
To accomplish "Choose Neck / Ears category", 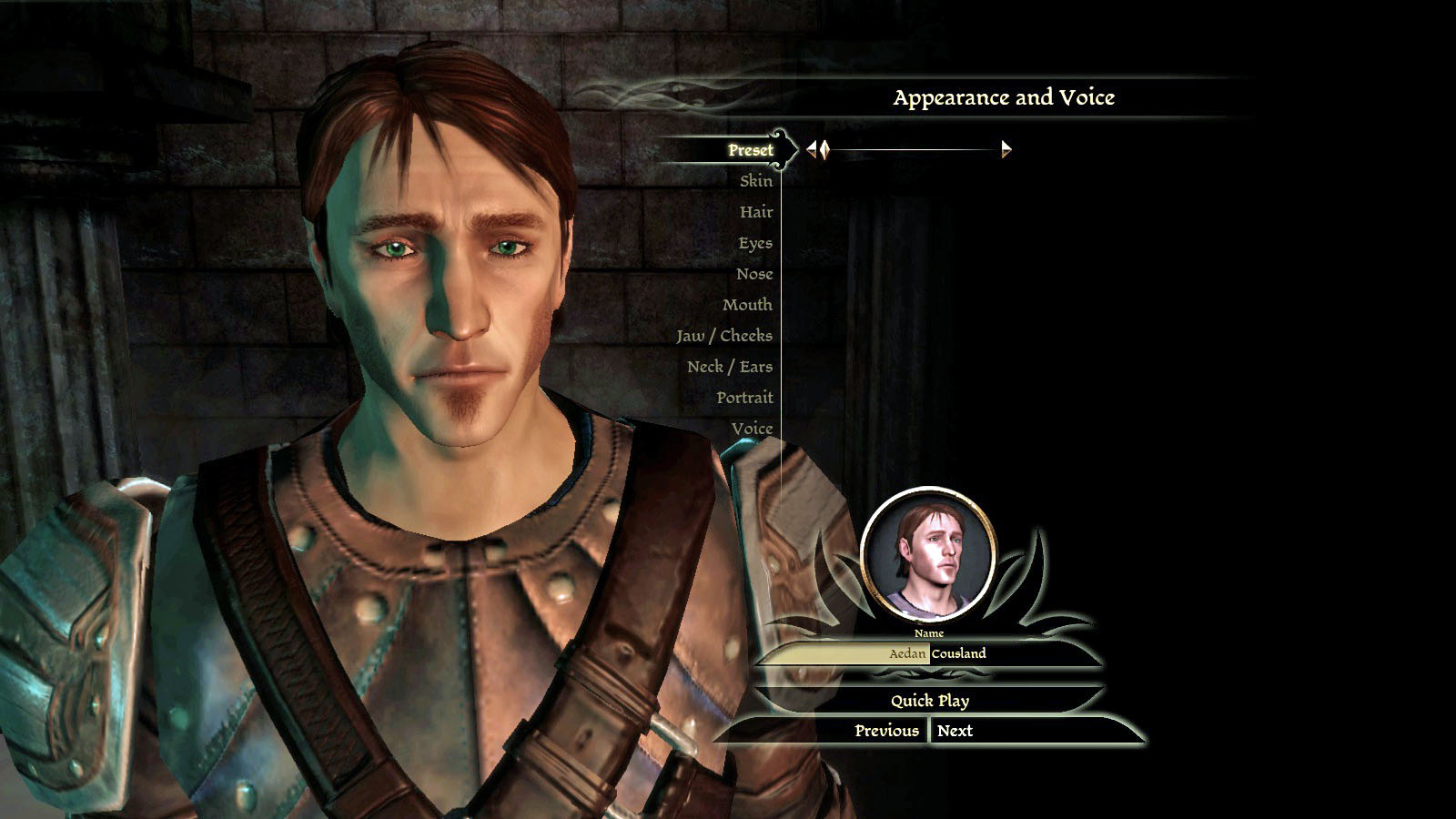I will (729, 367).
